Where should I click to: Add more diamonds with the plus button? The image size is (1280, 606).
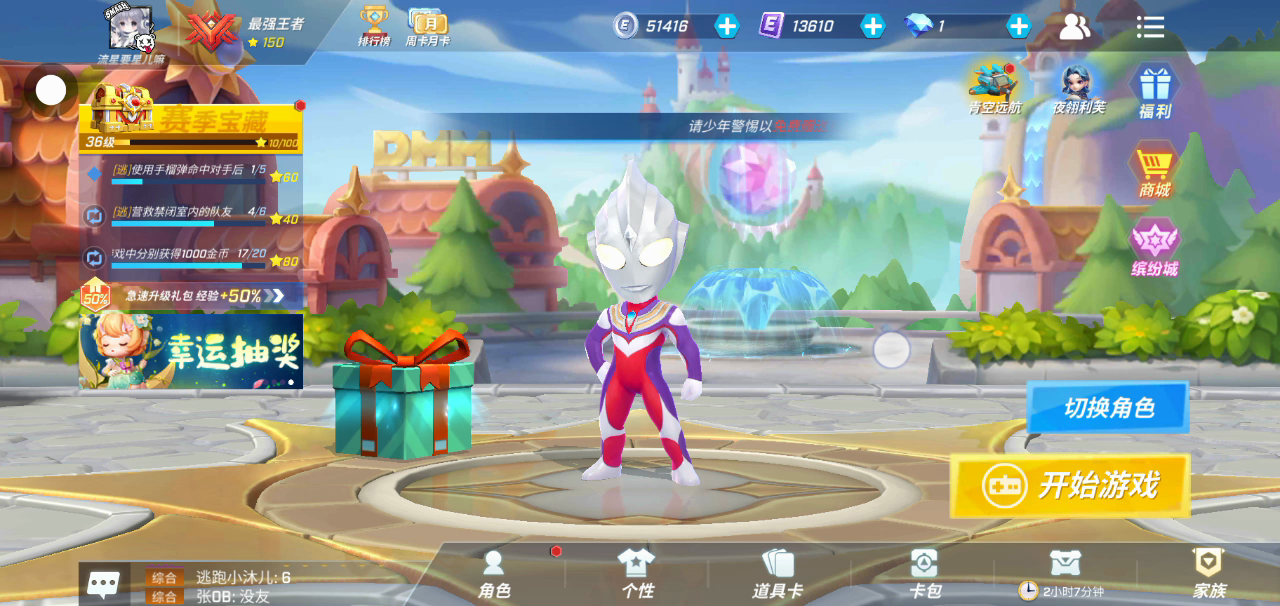click(1018, 27)
